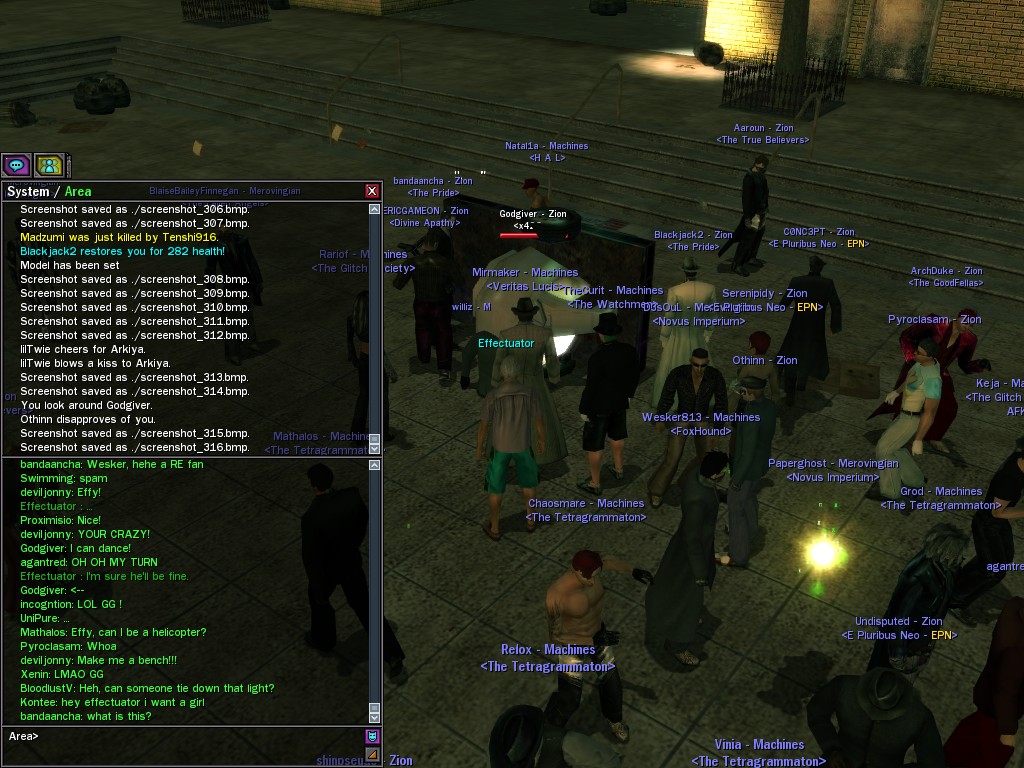Screen dimensions: 1024x768
Task: Open the speech bubble chat icon
Action: pyautogui.click(x=16, y=165)
